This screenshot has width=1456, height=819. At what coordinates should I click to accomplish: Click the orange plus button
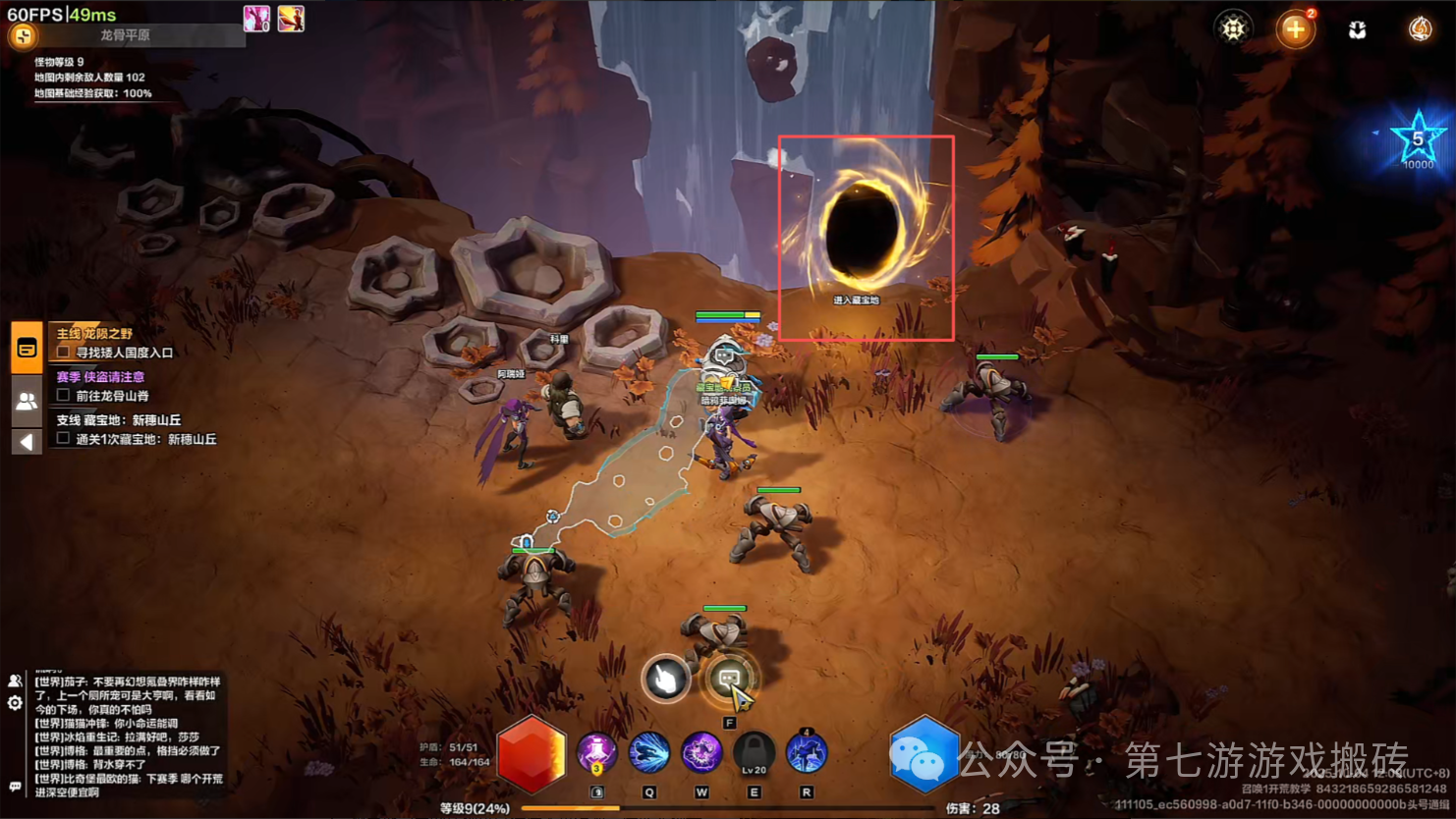(x=1295, y=29)
